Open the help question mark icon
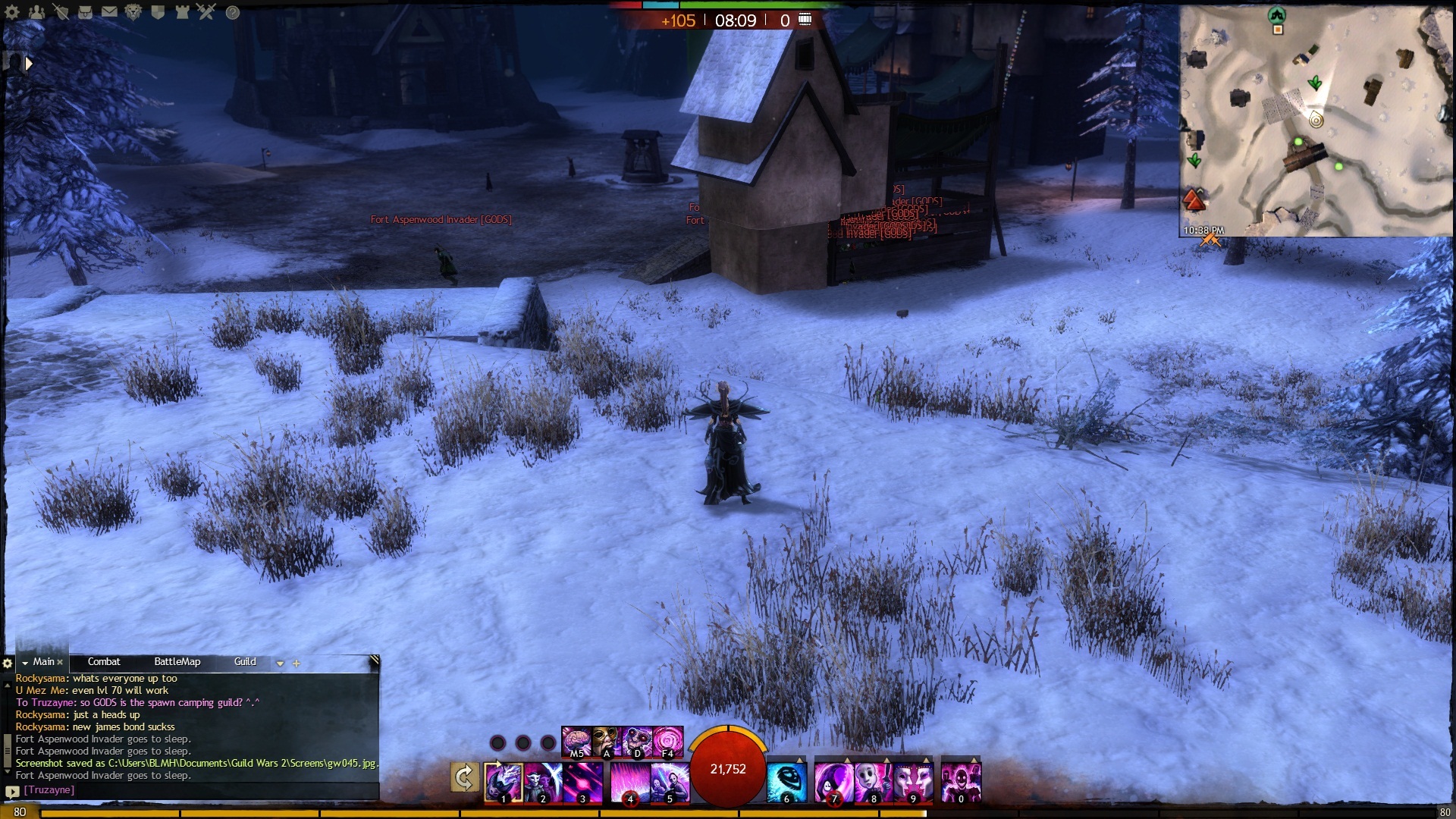The width and height of the screenshot is (1456, 819). point(233,12)
